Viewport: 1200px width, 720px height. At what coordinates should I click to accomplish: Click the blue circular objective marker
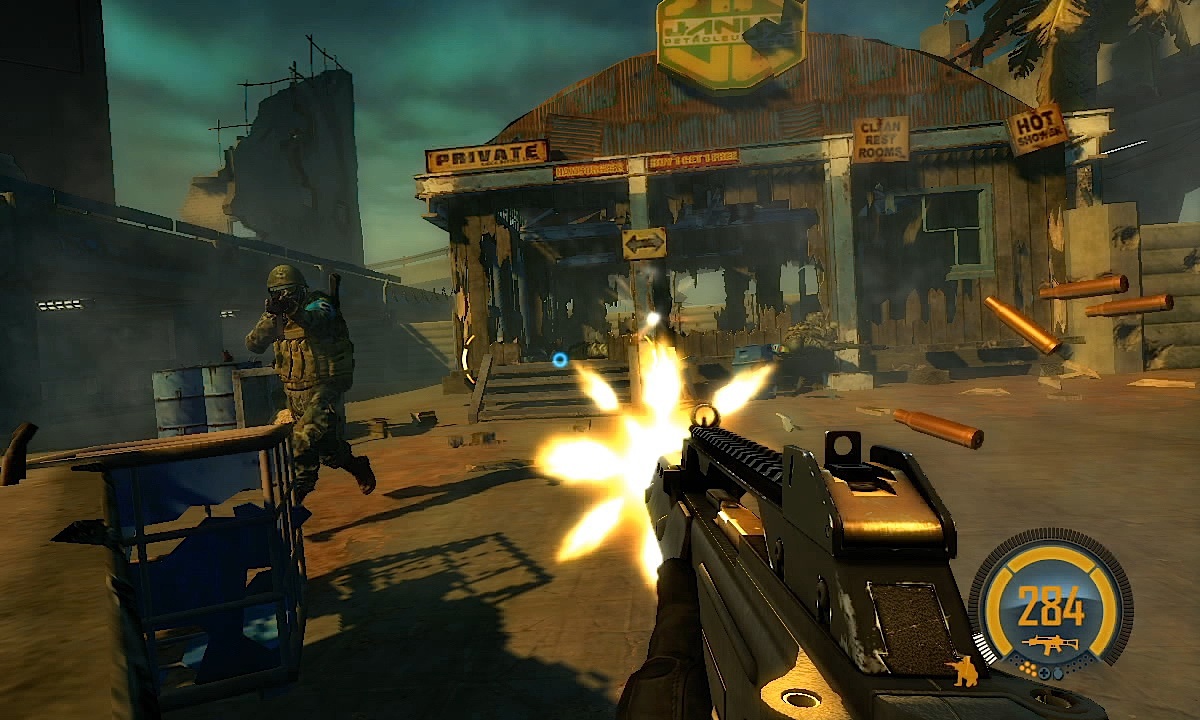[560, 359]
